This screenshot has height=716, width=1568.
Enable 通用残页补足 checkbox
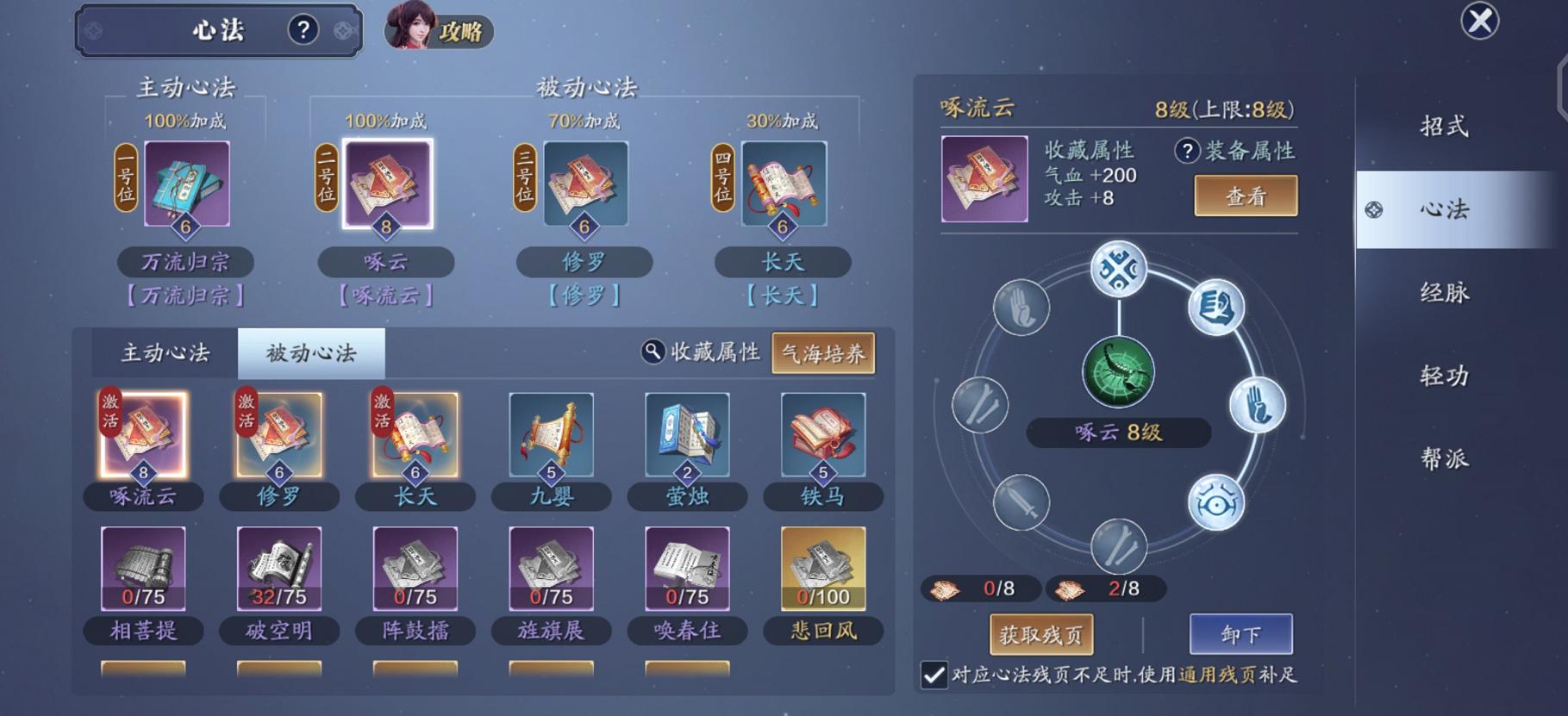pyautogui.click(x=934, y=677)
